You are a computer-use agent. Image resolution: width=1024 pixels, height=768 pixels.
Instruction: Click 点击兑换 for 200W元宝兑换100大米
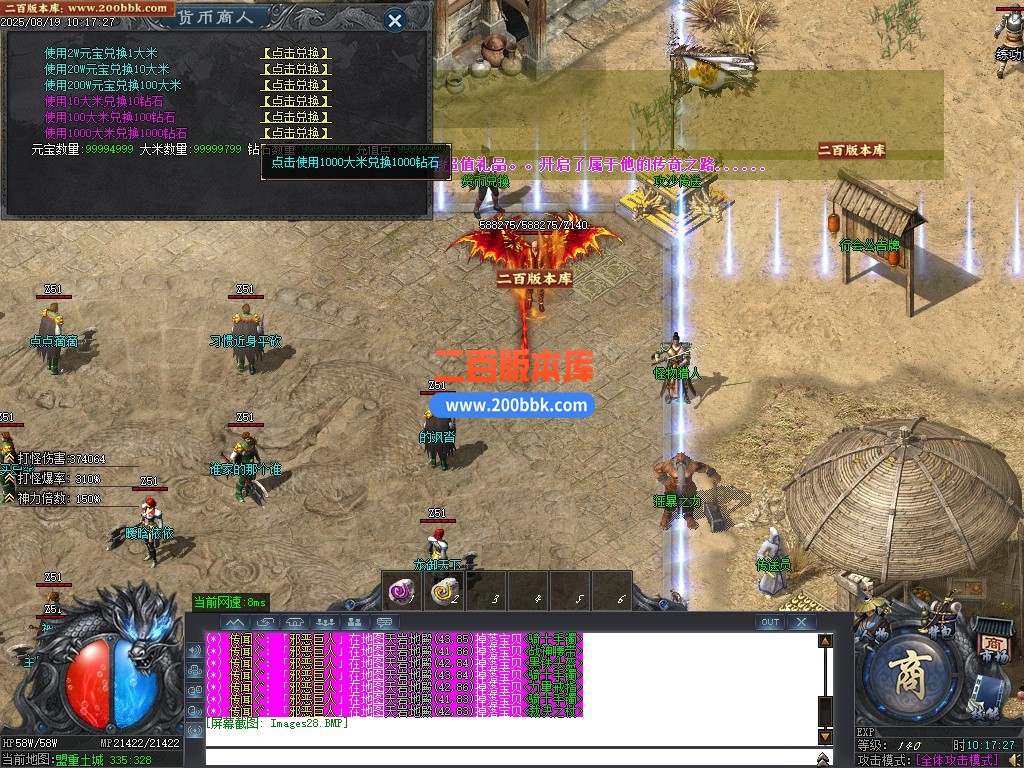click(x=296, y=86)
